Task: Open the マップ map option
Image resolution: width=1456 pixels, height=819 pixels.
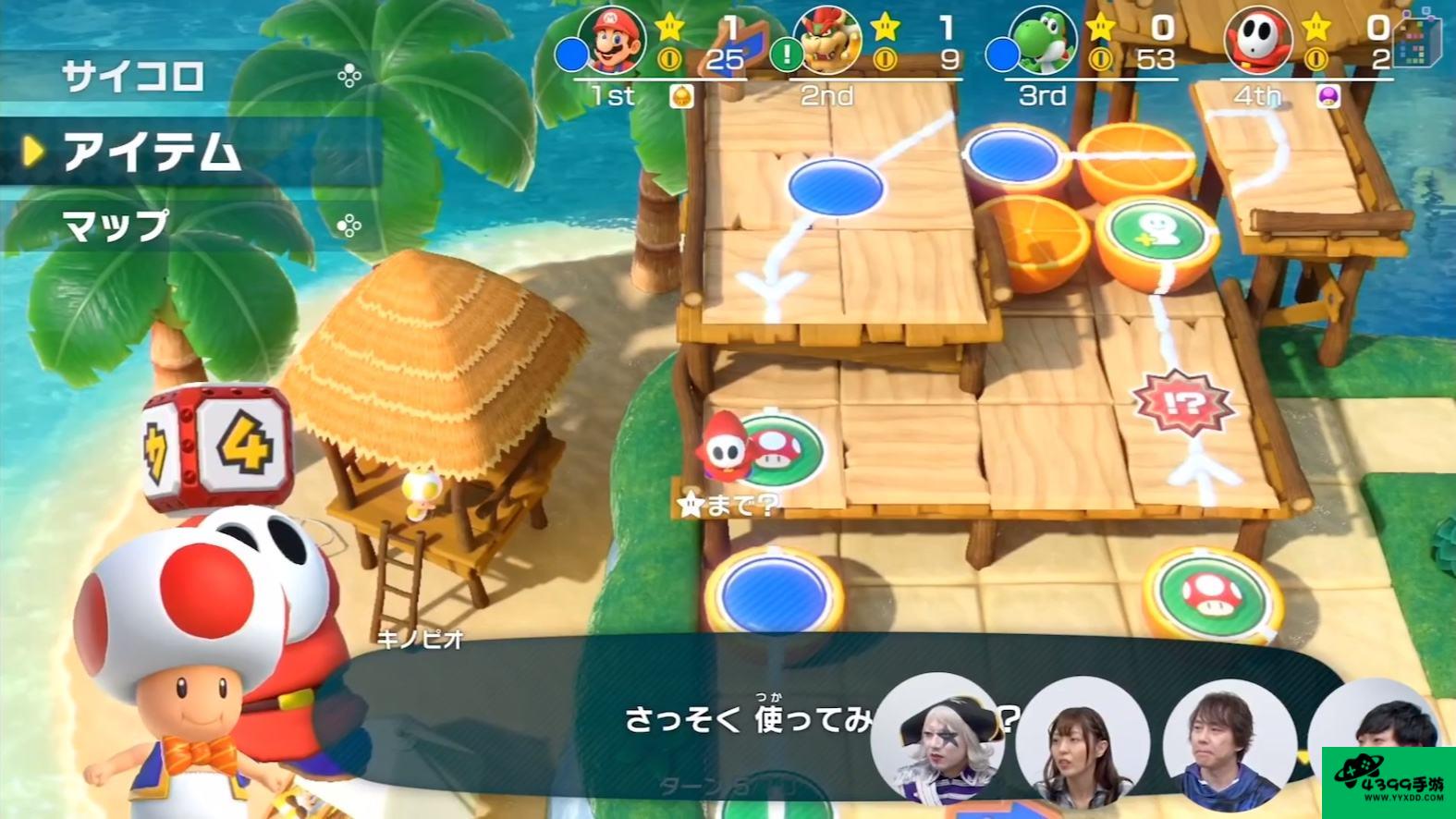Action: coord(116,225)
